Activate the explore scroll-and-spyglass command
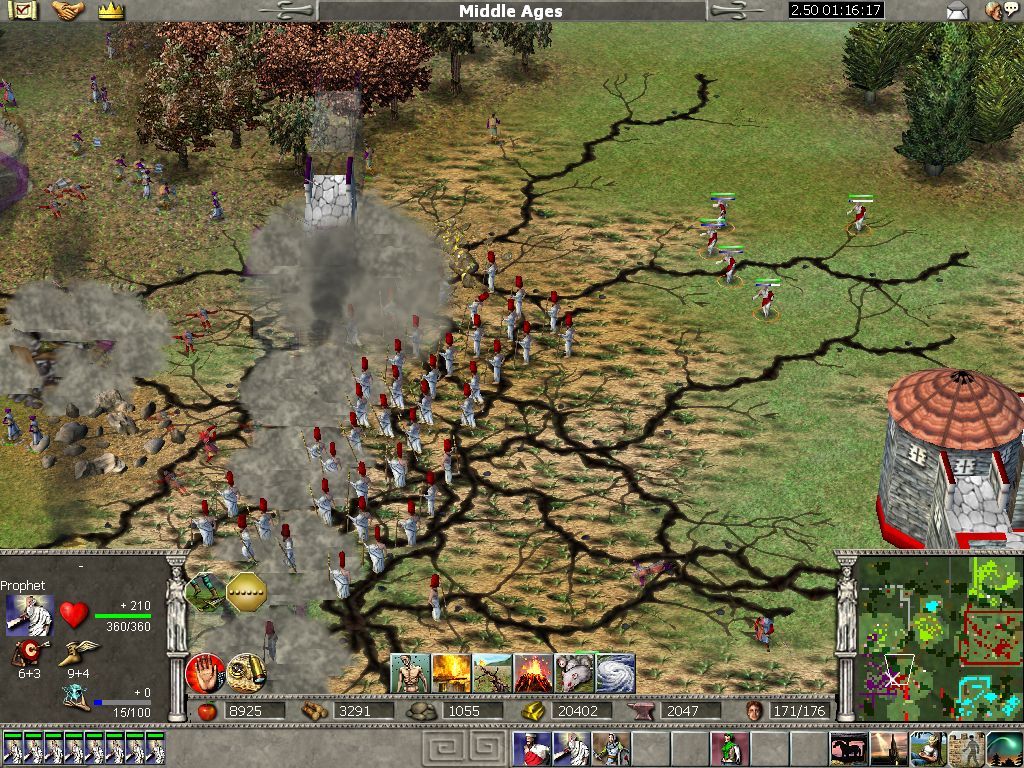The width and height of the screenshot is (1024, 768). coord(246,671)
